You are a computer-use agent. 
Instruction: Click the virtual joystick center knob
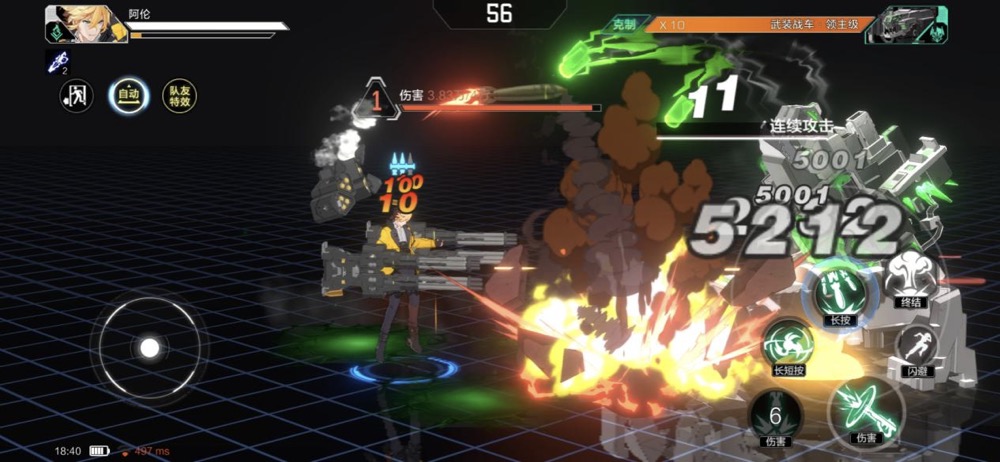tap(149, 347)
